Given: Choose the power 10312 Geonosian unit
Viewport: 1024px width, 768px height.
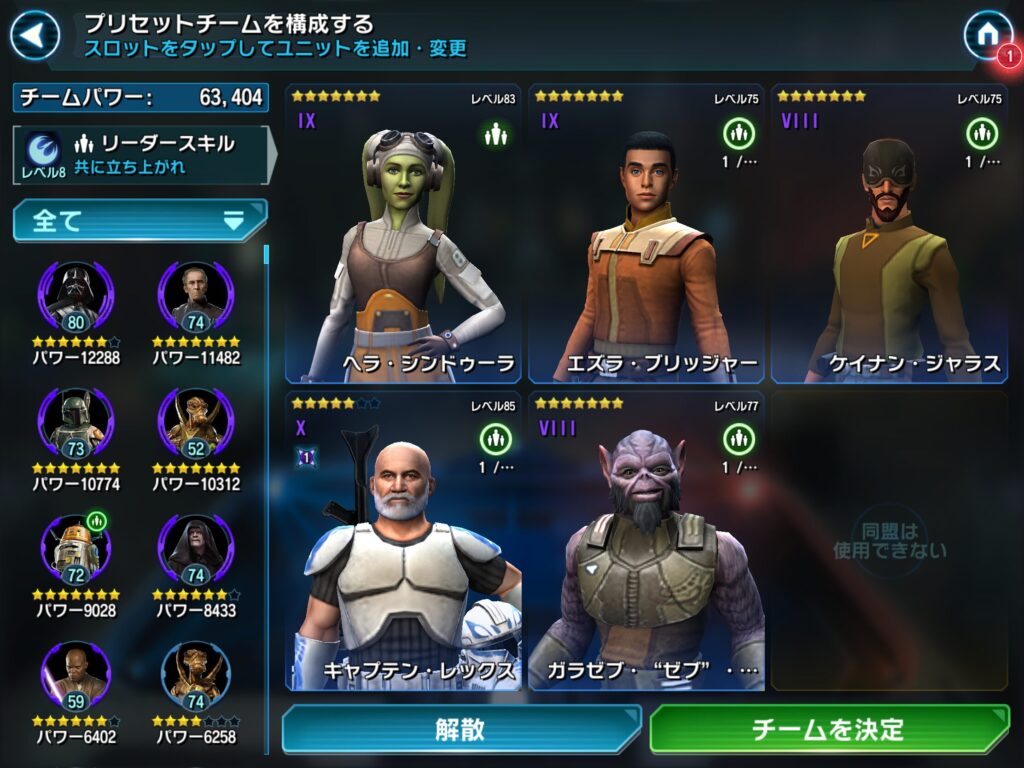Looking at the screenshot, I should pyautogui.click(x=196, y=424).
